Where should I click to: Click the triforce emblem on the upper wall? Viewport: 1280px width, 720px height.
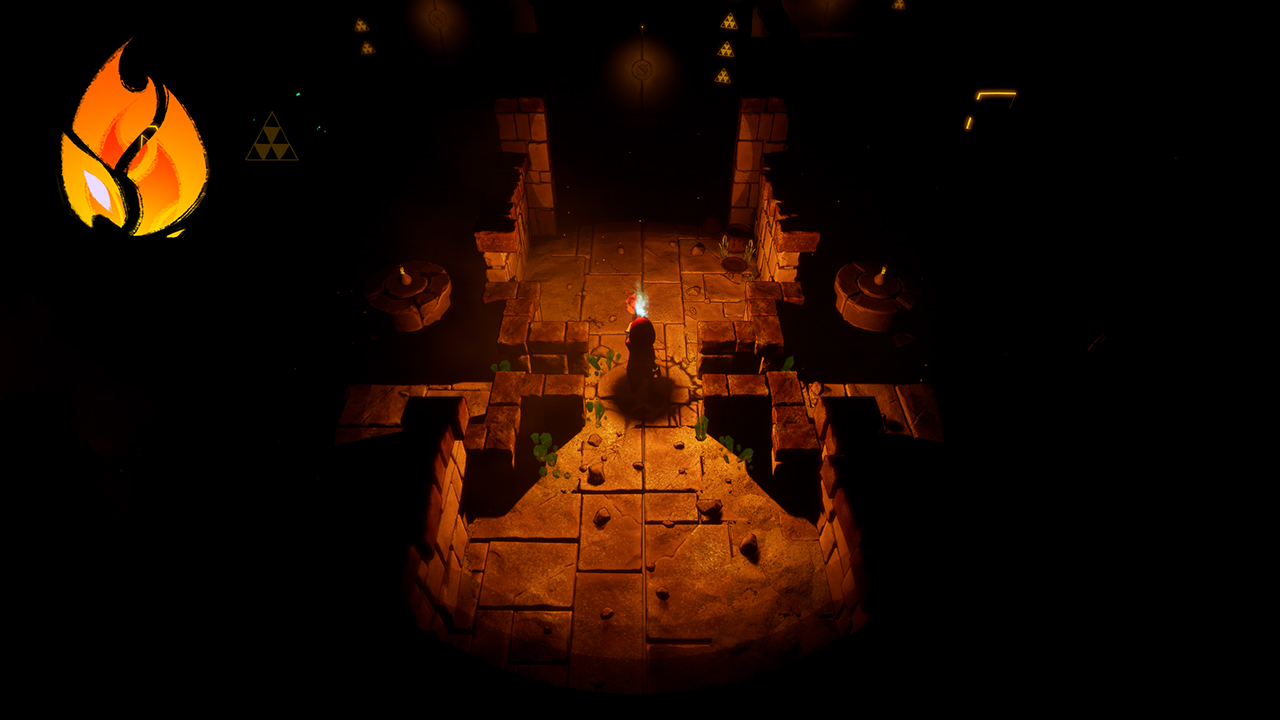click(x=360, y=23)
